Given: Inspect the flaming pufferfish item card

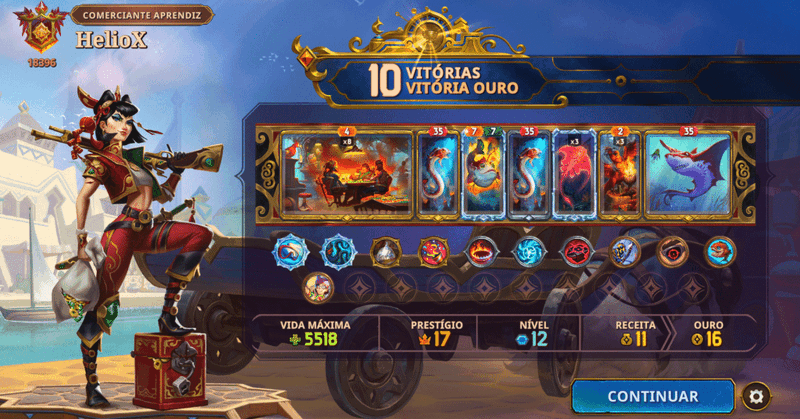Looking at the screenshot, I should coord(485,173).
